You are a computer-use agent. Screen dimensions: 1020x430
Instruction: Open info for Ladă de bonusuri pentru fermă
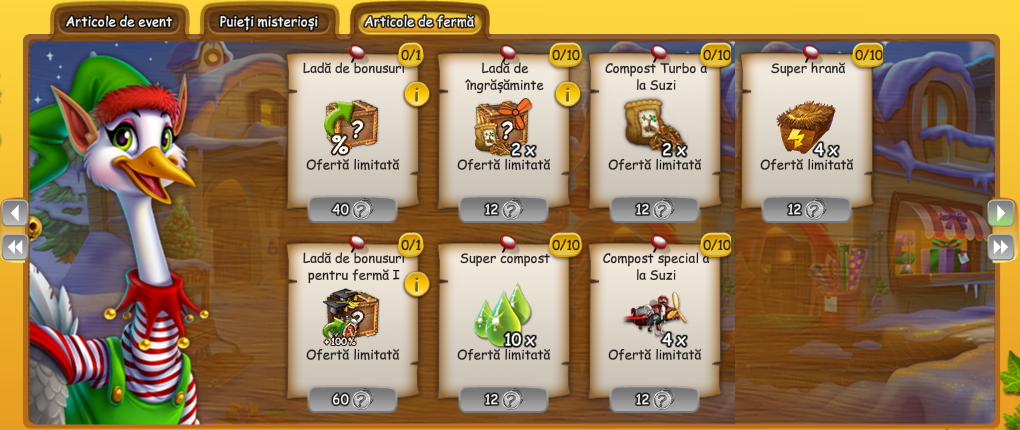tap(416, 284)
